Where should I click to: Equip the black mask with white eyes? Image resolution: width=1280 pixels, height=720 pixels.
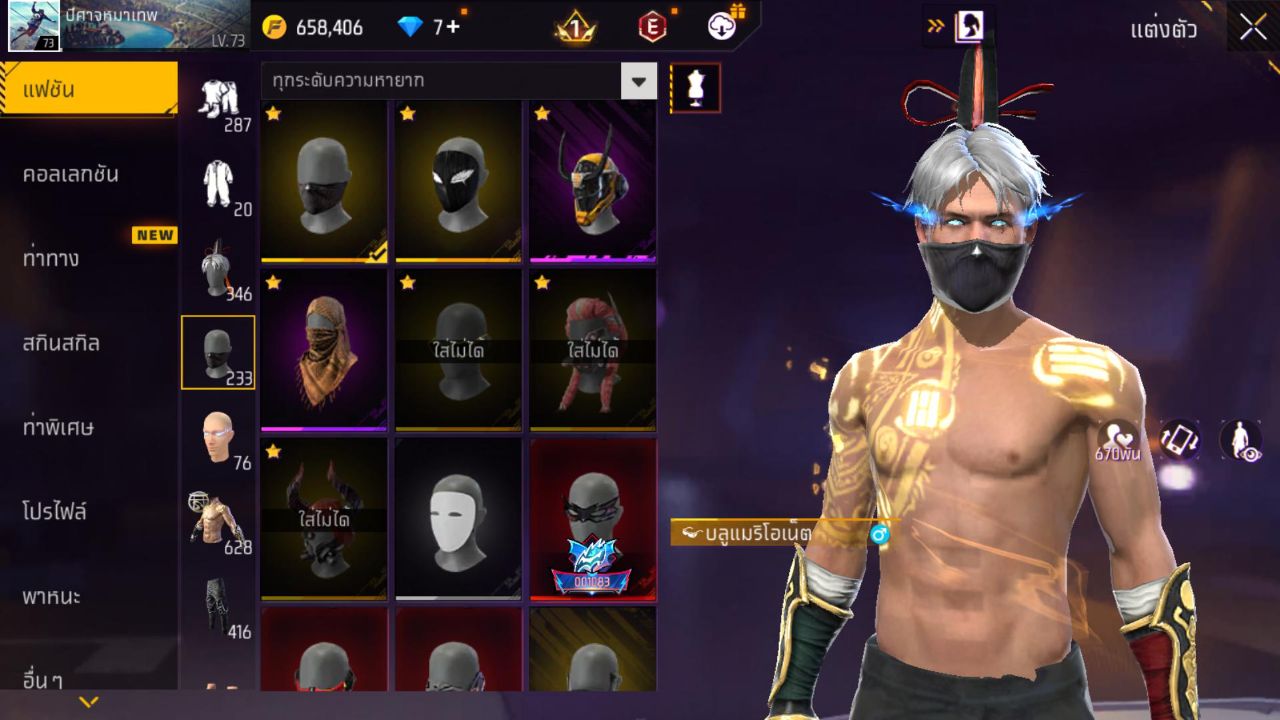[x=458, y=181]
